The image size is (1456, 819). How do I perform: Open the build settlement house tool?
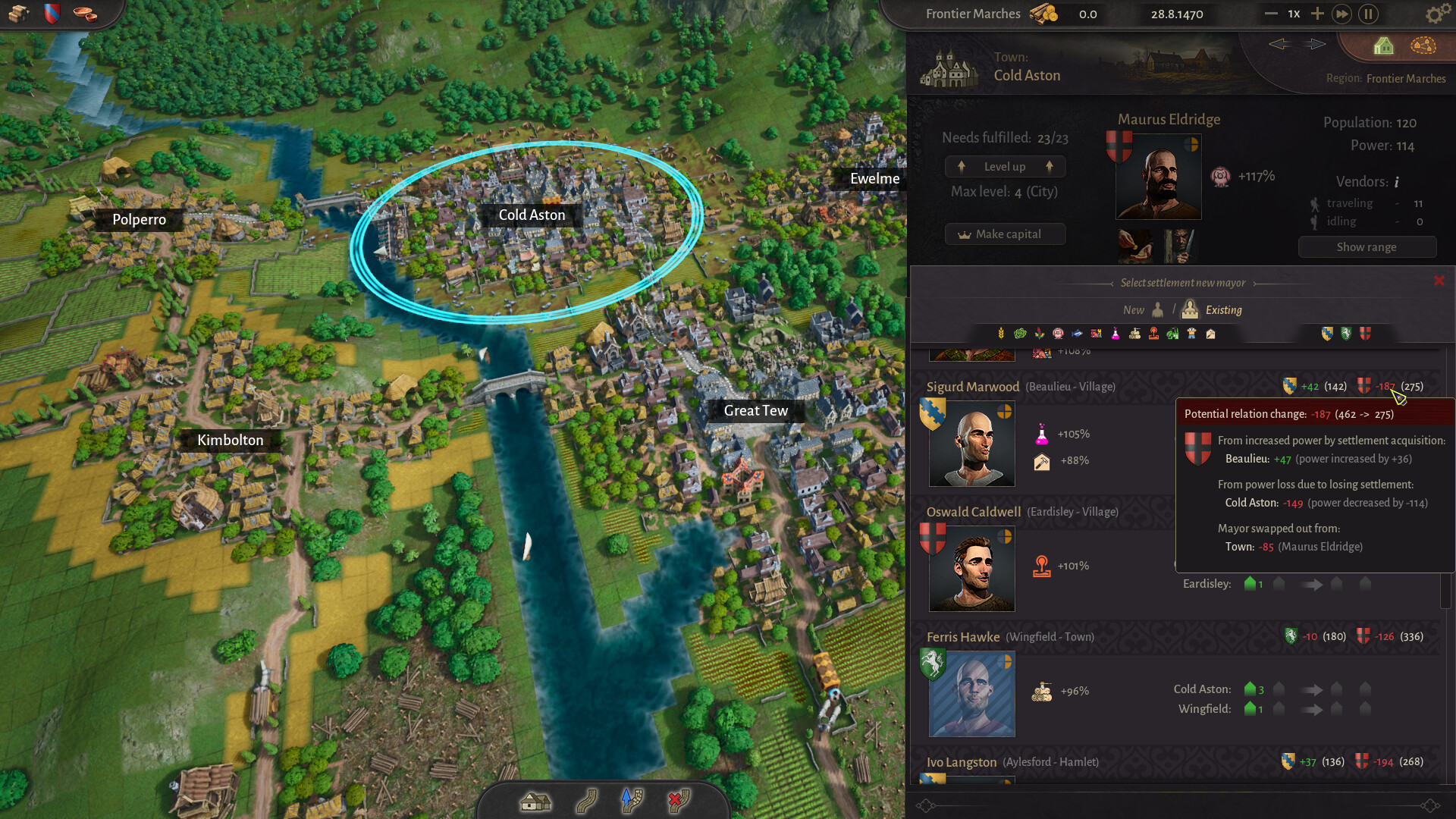coord(535,801)
